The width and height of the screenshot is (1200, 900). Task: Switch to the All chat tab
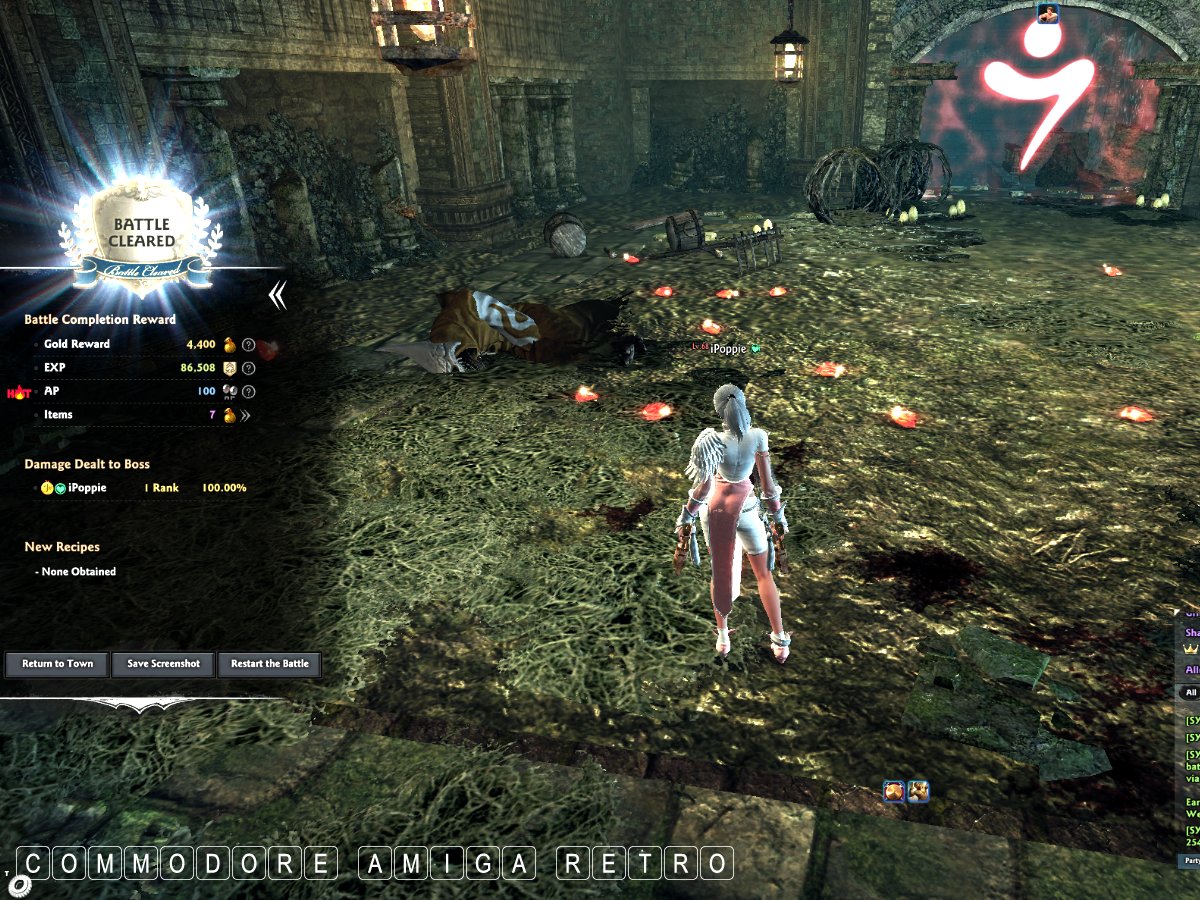pos(1190,692)
